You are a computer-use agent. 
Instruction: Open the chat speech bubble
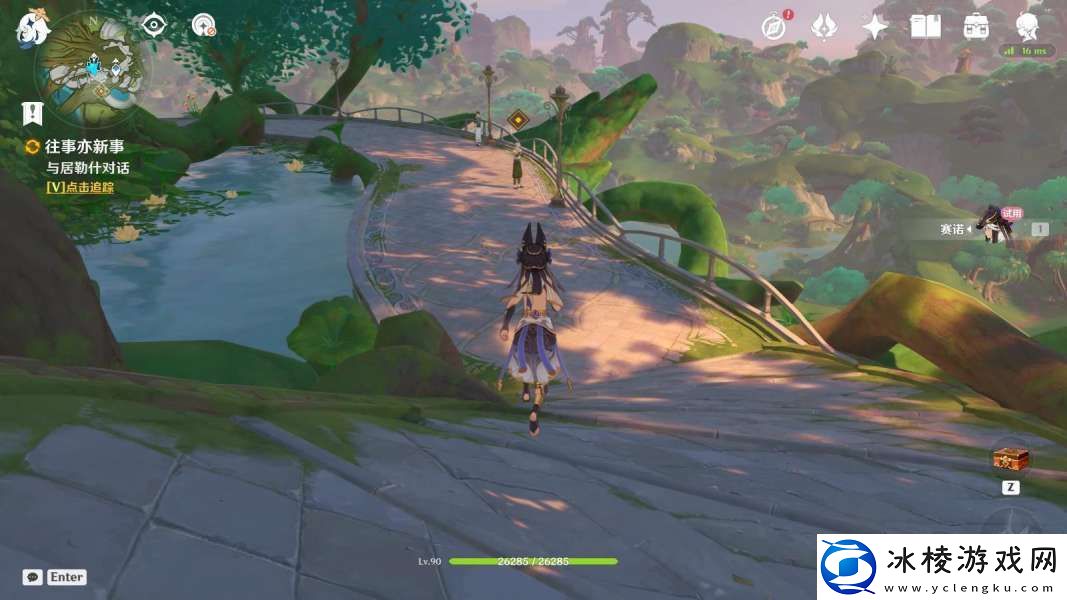pos(32,577)
